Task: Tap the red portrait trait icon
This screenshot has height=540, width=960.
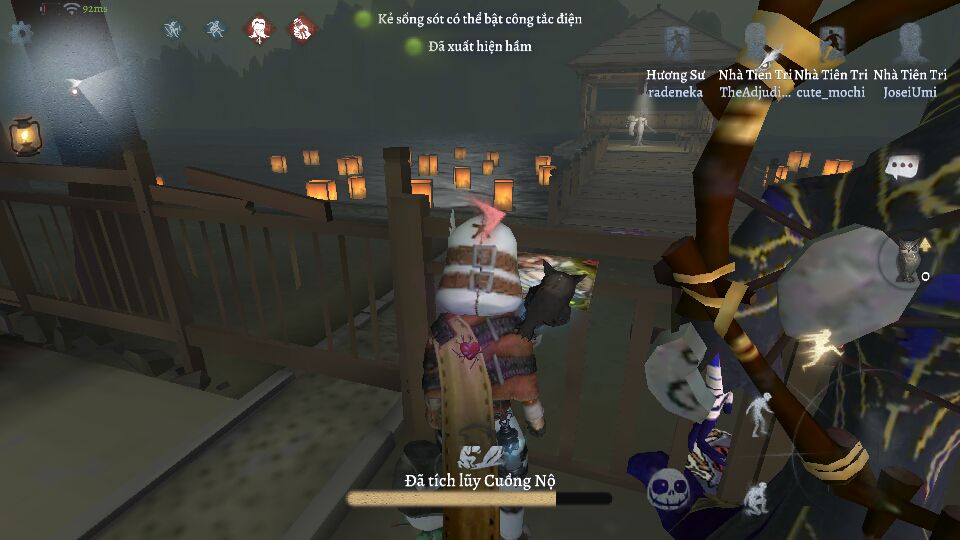Action: (259, 30)
